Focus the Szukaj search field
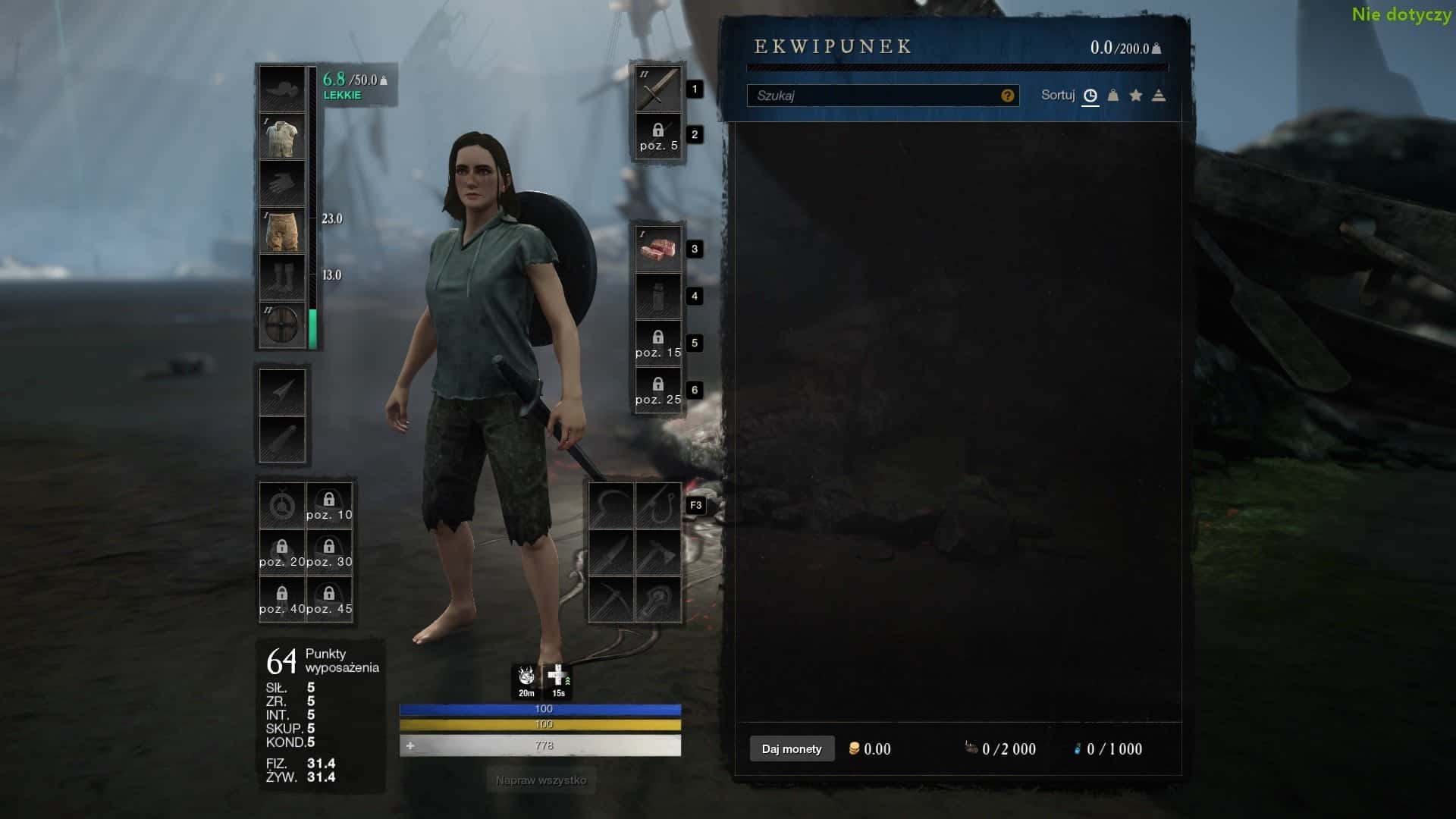This screenshot has height=819, width=1456. click(872, 96)
